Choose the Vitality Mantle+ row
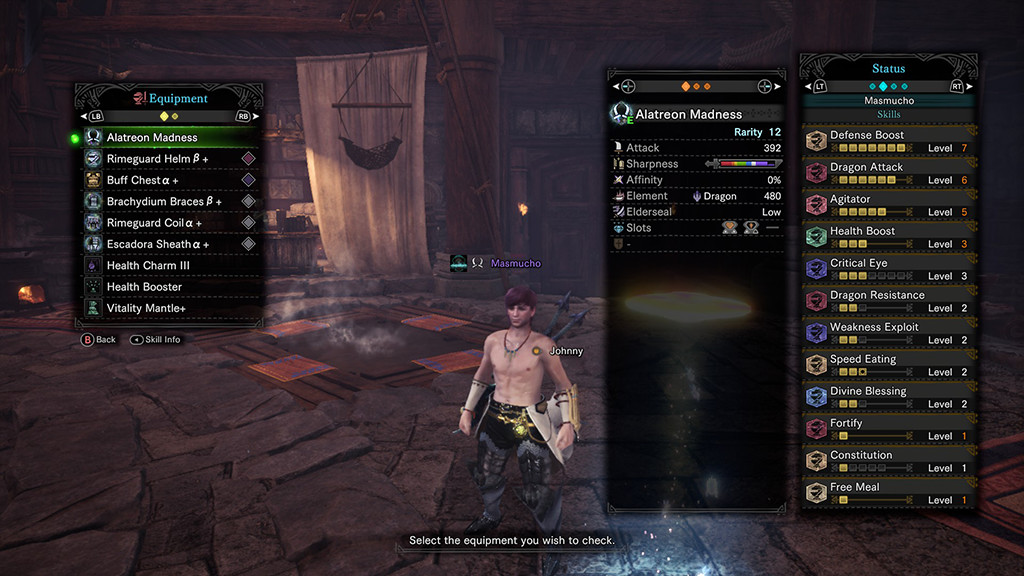Screen dimensions: 1024x576 point(147,308)
